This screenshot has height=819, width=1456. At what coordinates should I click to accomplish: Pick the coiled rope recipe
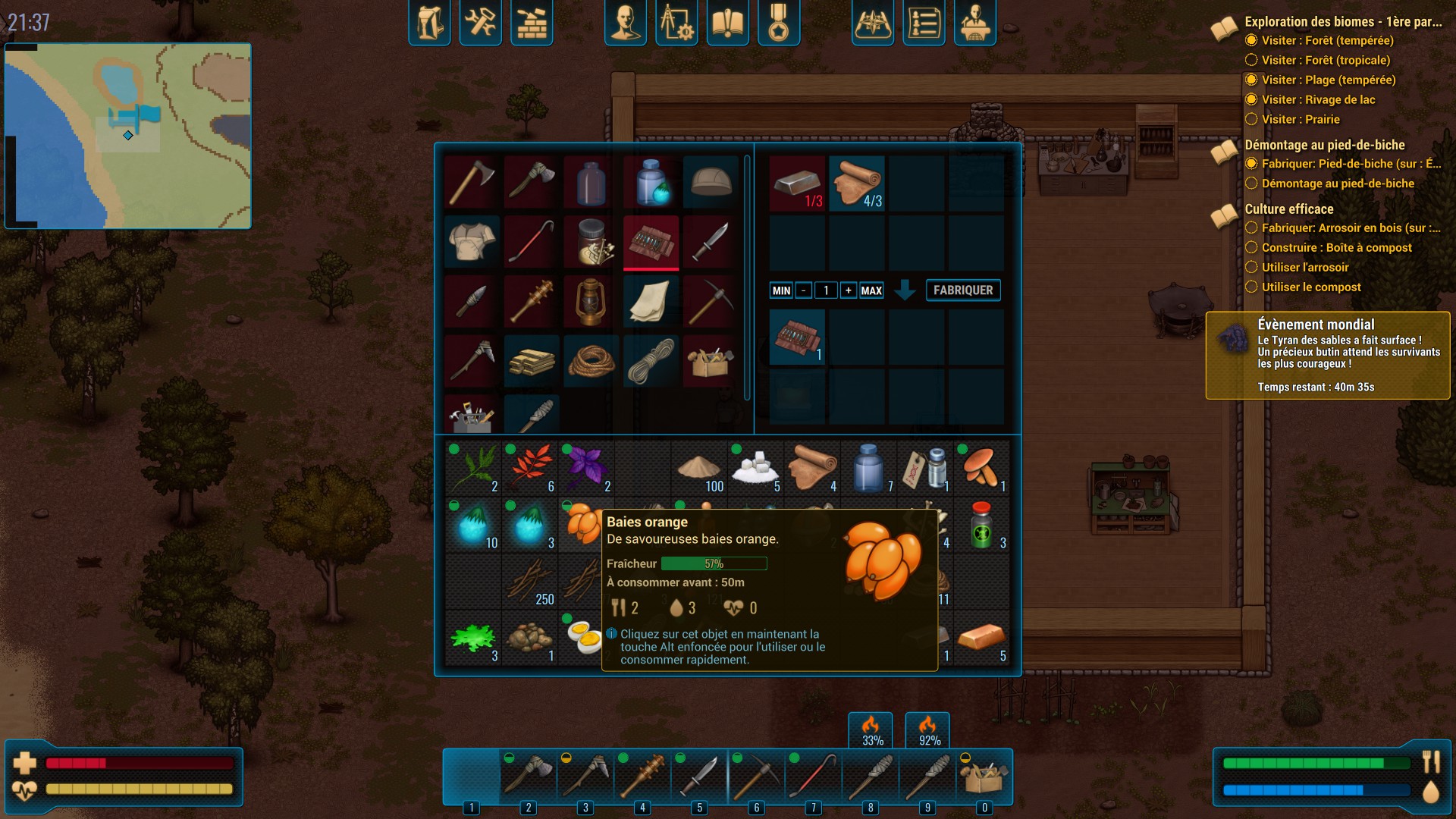[591, 361]
